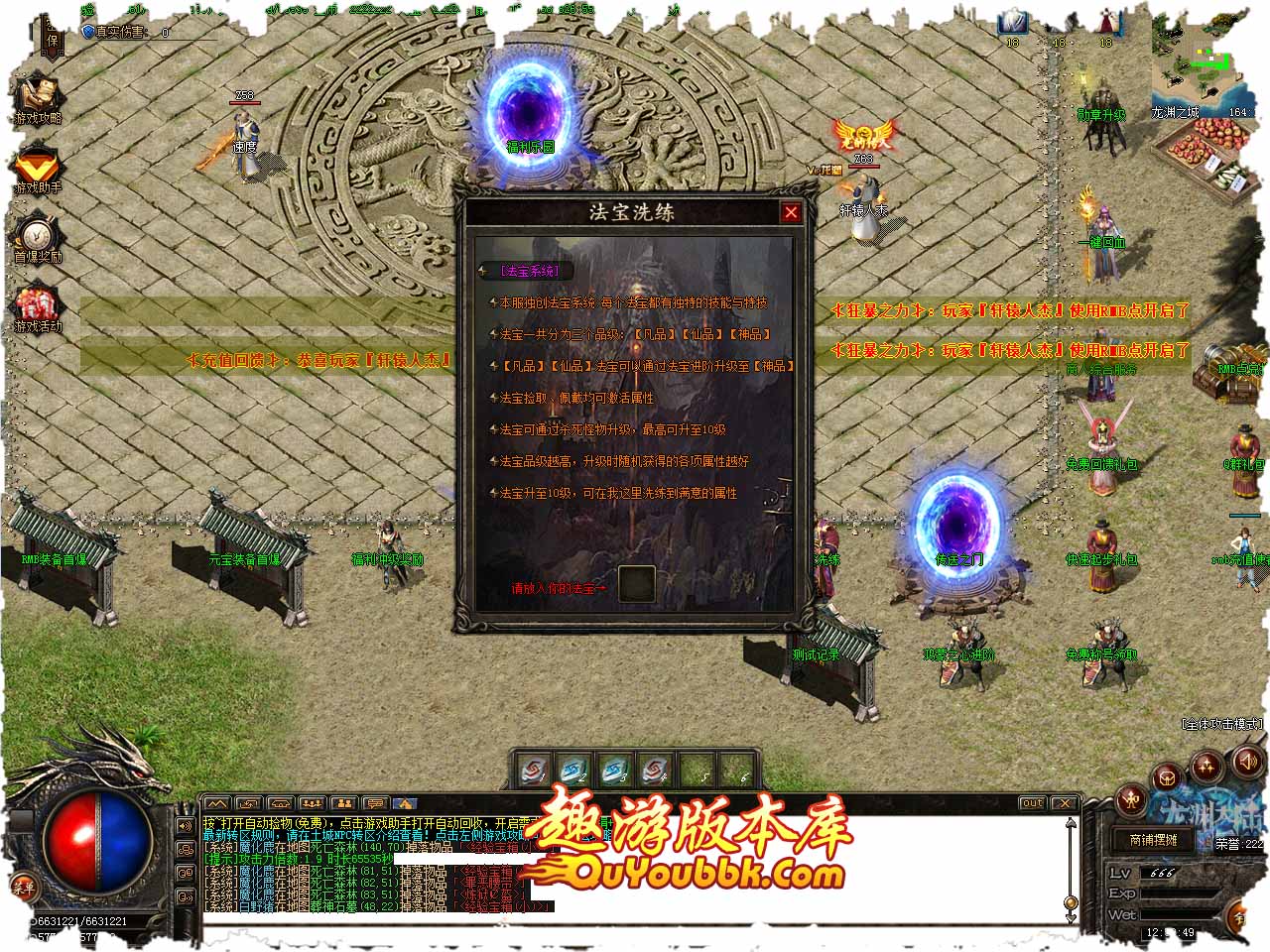
Task: Trigger the skill in hotbar slot 3
Action: tap(615, 770)
